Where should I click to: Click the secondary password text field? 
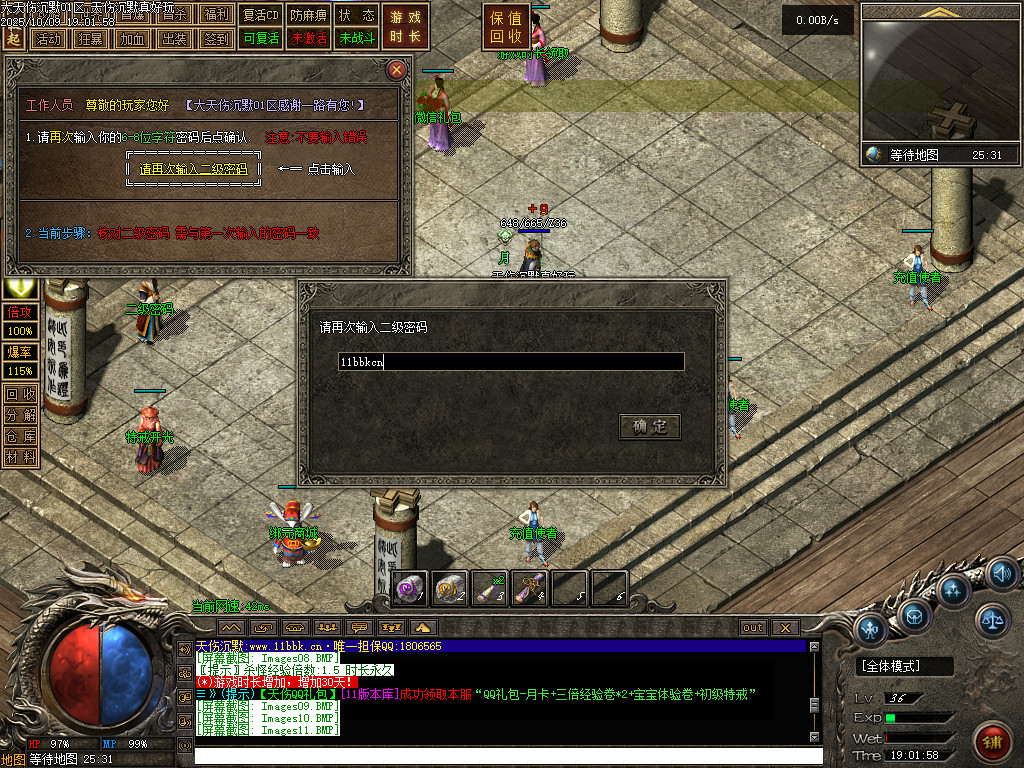pos(511,362)
